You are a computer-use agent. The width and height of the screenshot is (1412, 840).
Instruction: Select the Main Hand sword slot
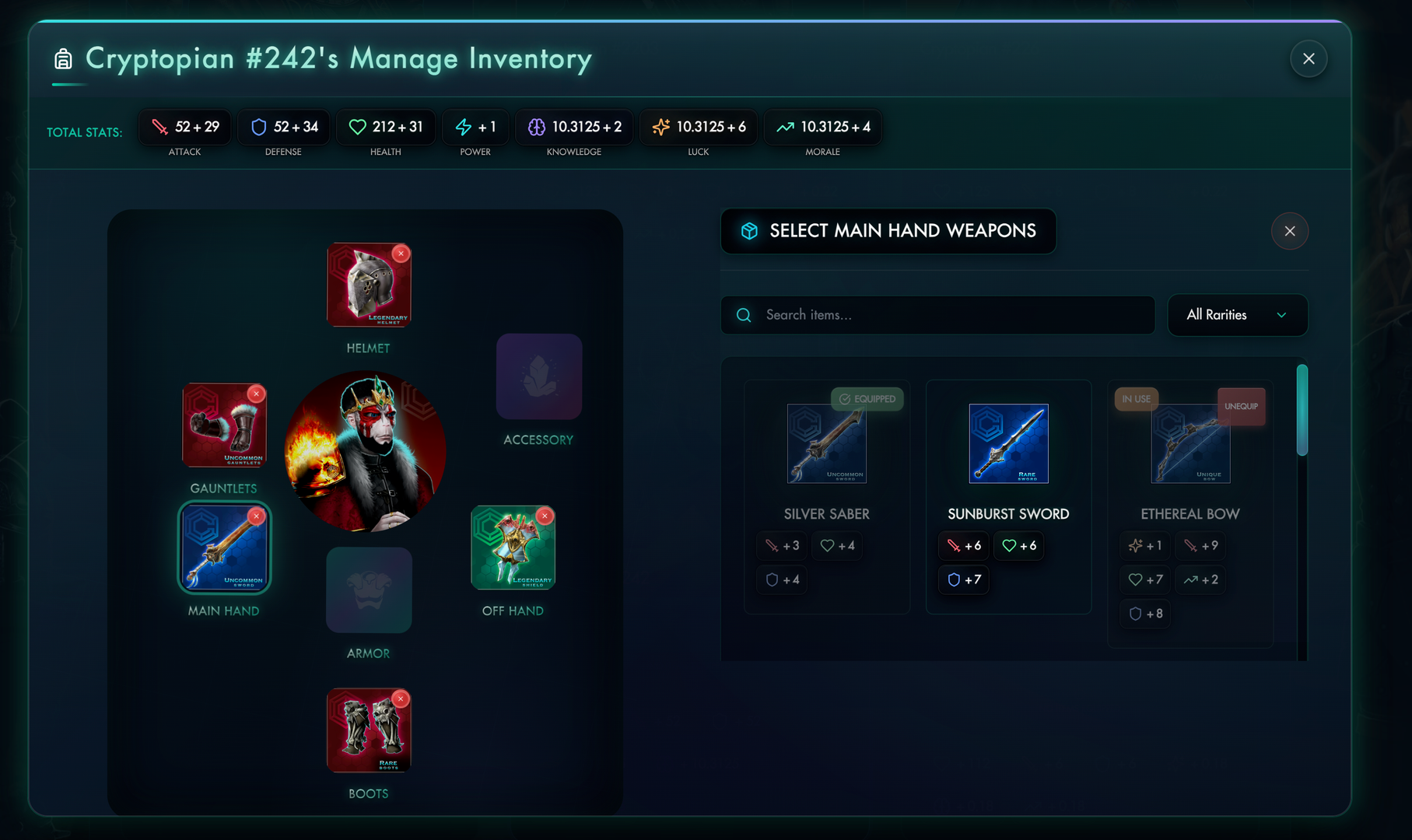click(x=224, y=548)
